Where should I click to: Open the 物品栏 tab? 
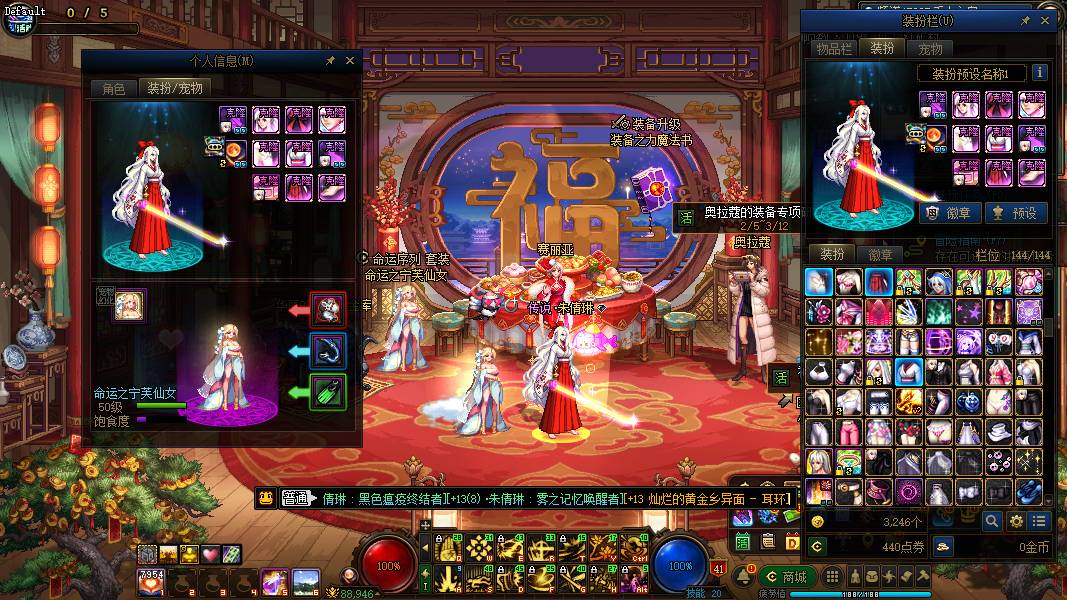pyautogui.click(x=833, y=48)
